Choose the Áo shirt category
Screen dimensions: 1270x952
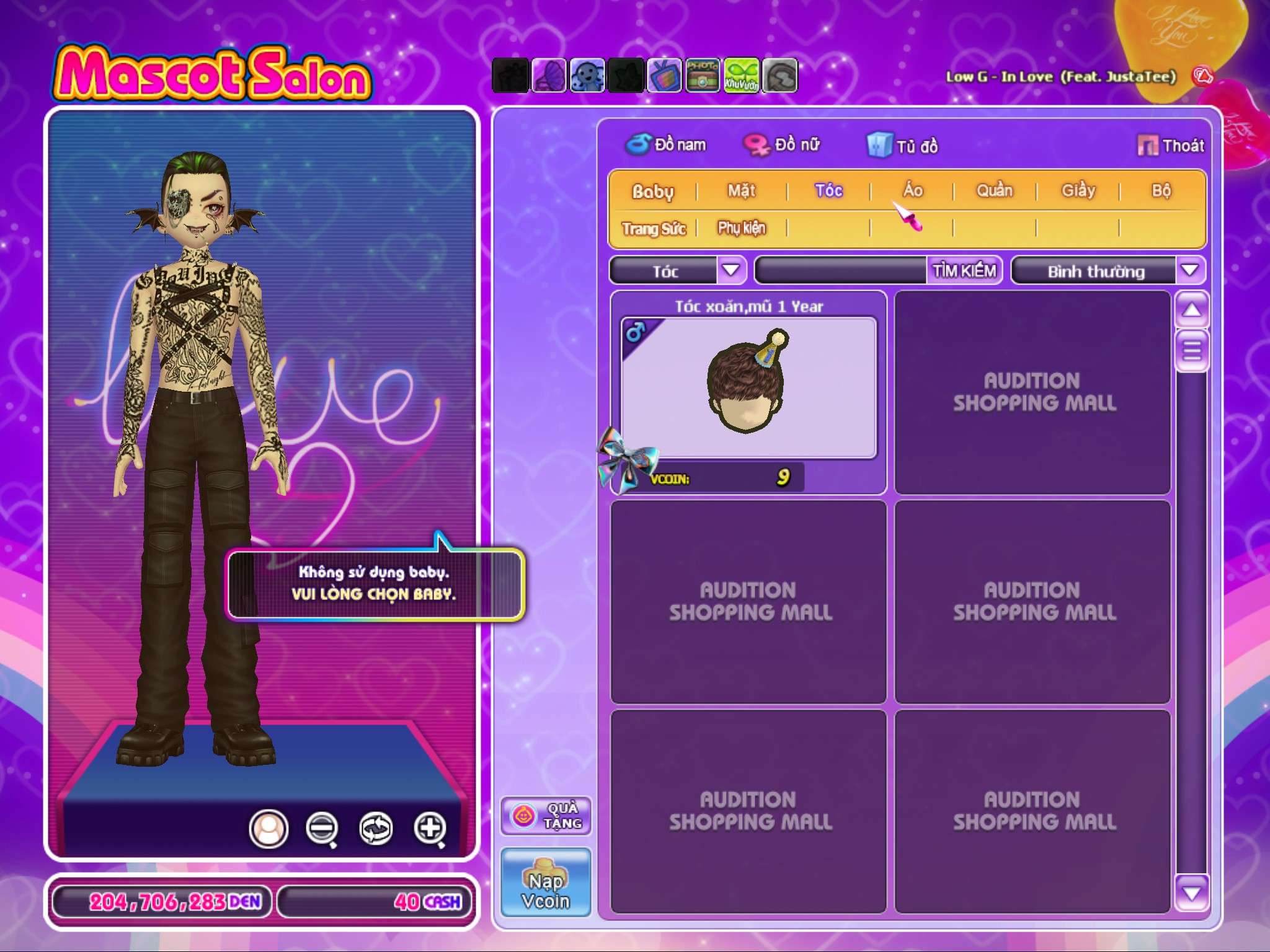913,191
